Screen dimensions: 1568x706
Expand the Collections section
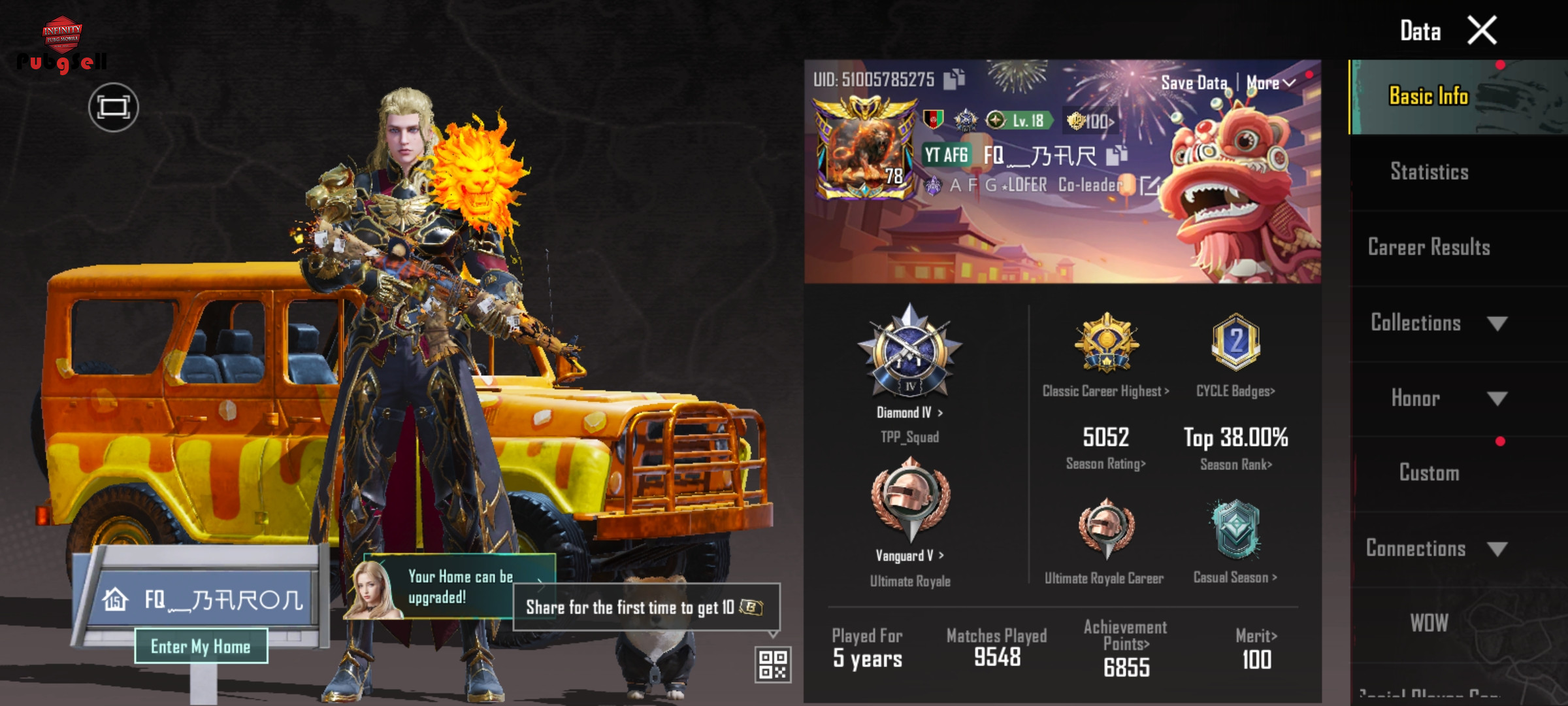tap(1437, 323)
